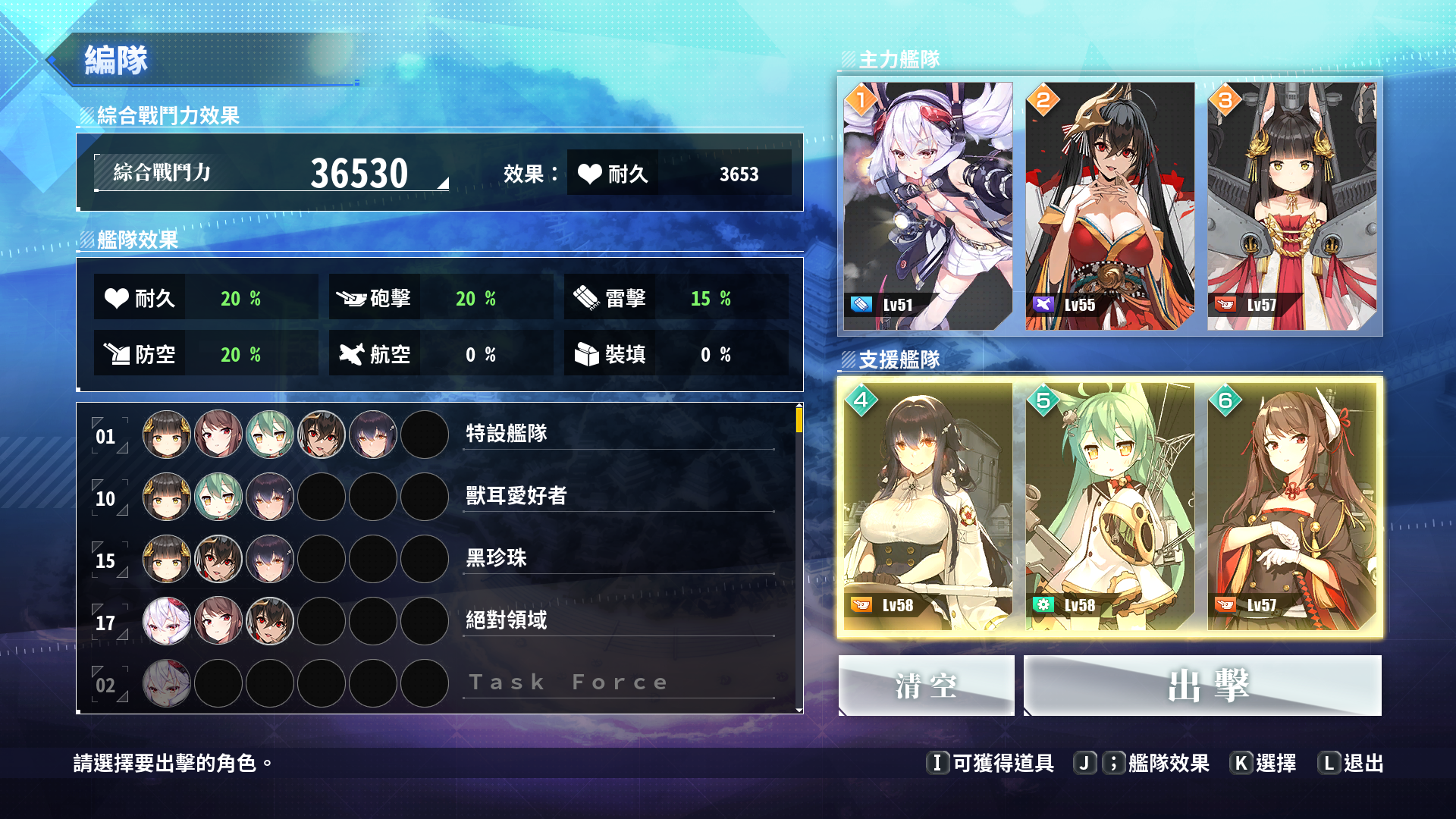
Task: Launch the sortie with the 出擊 button
Action: point(1202,686)
